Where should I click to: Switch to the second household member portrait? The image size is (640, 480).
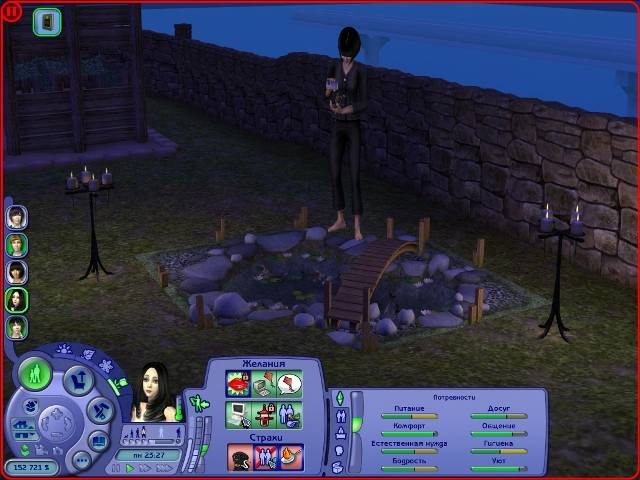click(17, 245)
